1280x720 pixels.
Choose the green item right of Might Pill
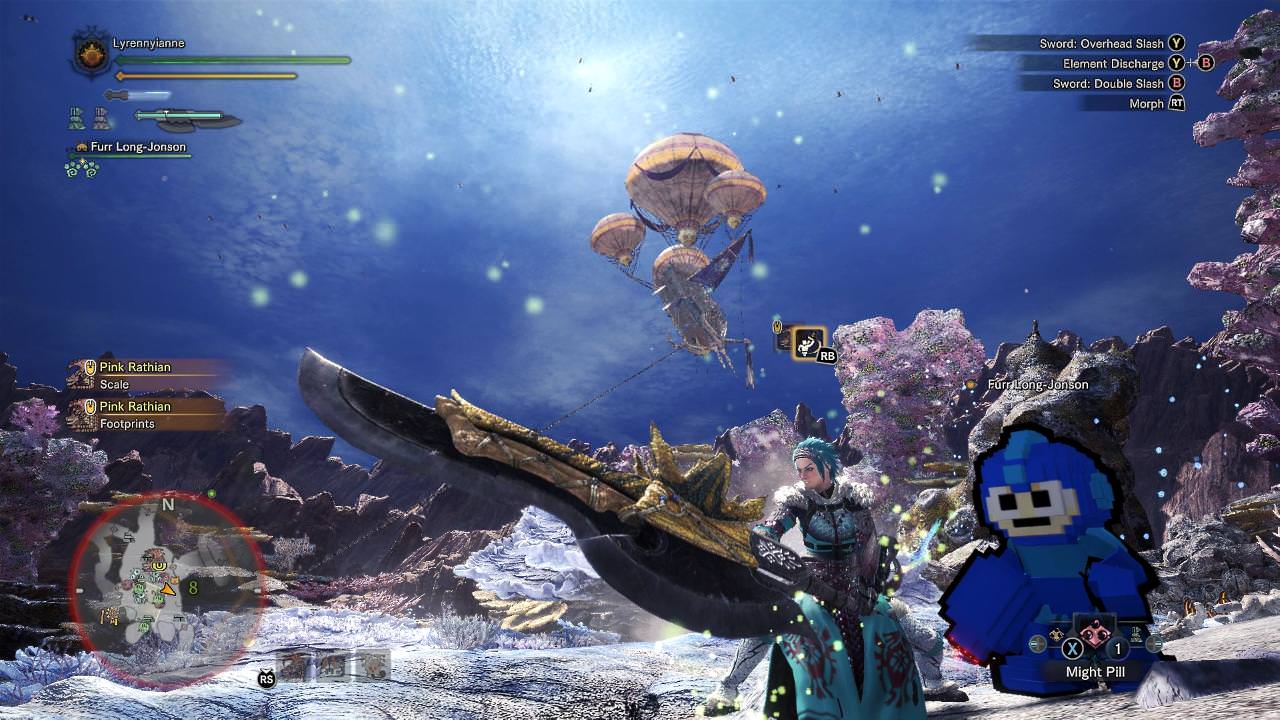1138,633
